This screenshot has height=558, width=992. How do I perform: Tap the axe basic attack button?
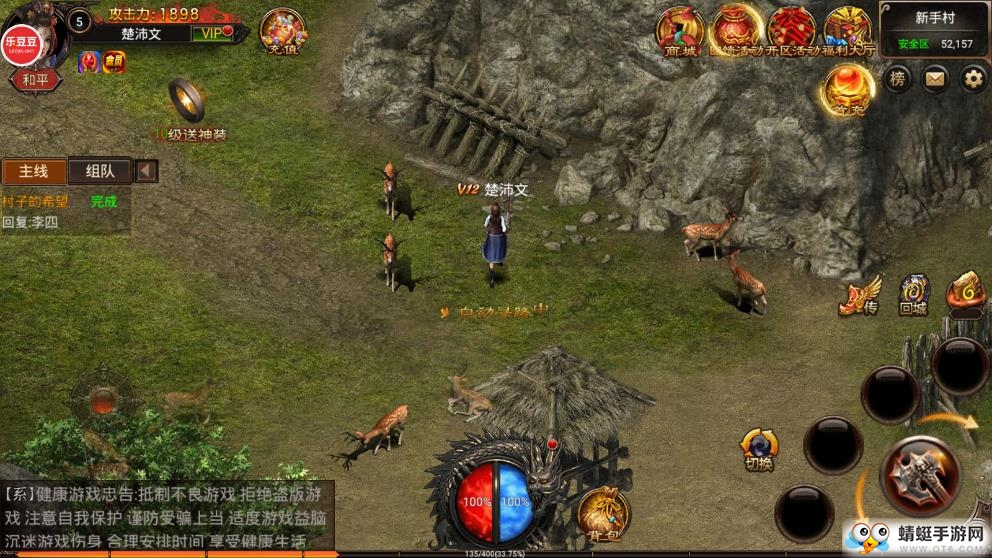click(920, 476)
